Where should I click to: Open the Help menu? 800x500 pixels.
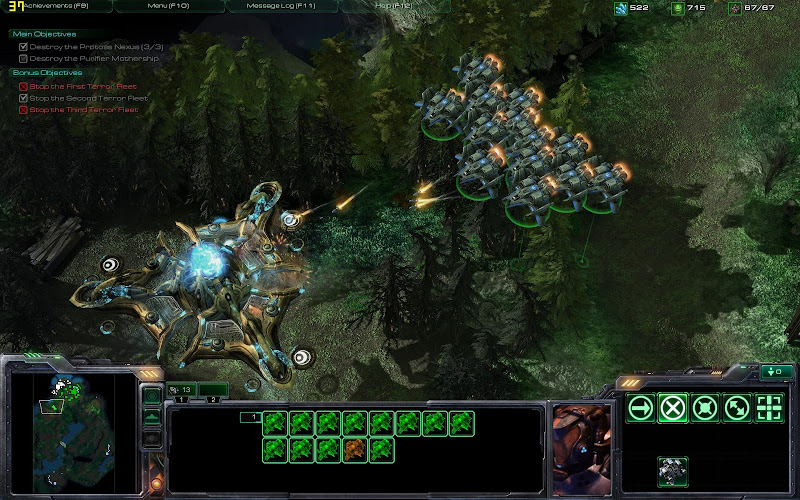click(393, 6)
